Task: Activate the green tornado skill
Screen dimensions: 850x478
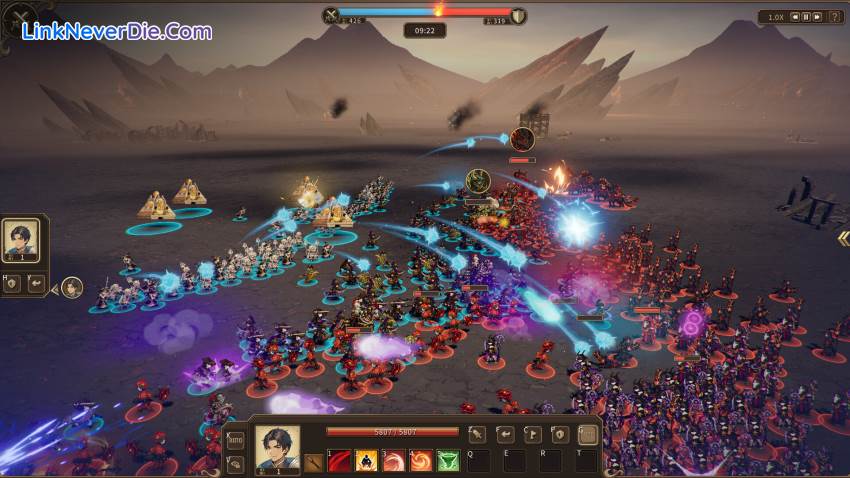Action: [448, 461]
